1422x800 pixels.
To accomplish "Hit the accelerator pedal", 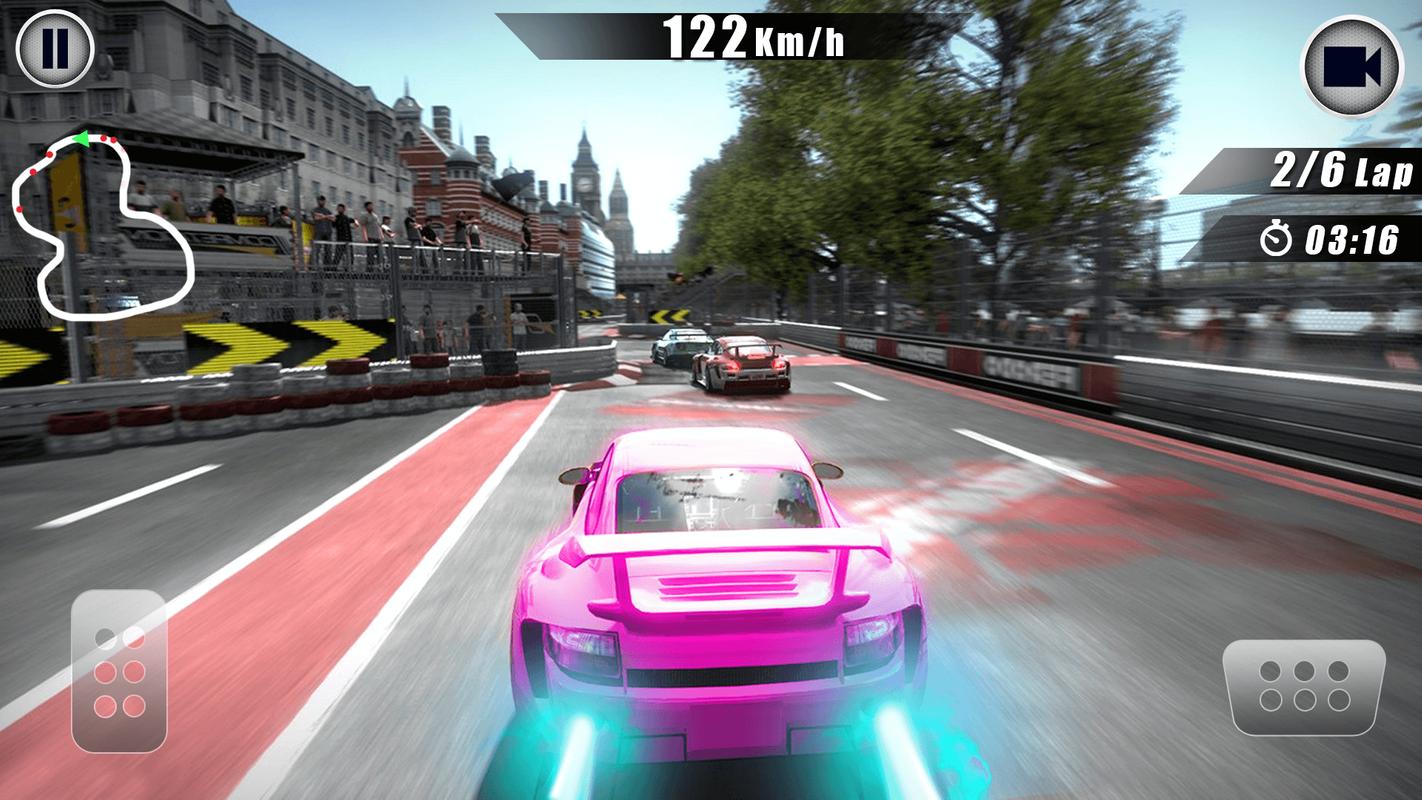I will [x=1304, y=686].
